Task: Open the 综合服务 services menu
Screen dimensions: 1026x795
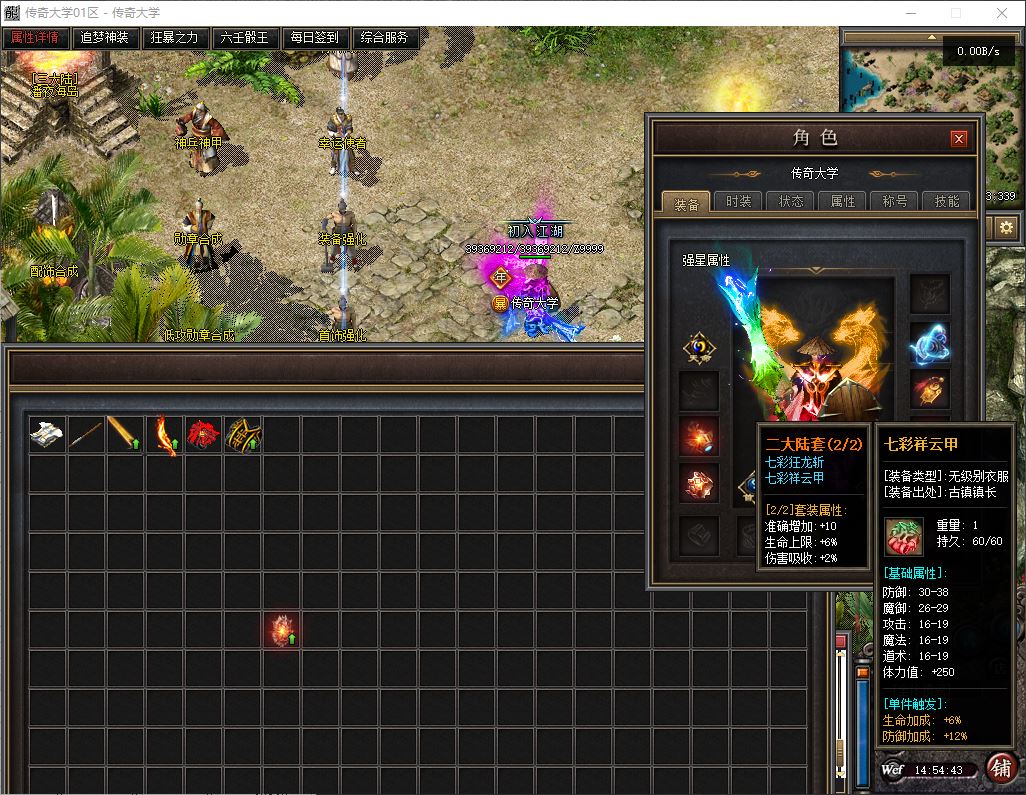Action: click(x=385, y=38)
